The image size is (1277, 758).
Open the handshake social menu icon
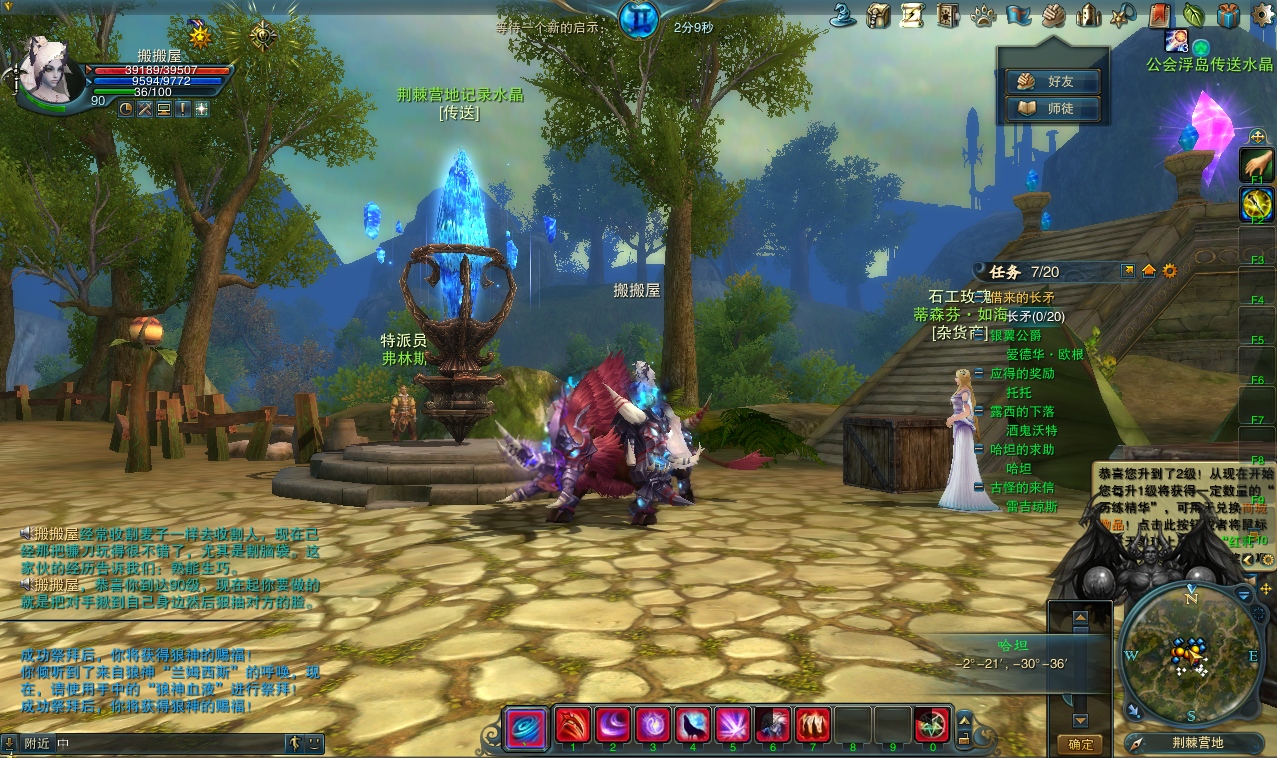(1054, 15)
